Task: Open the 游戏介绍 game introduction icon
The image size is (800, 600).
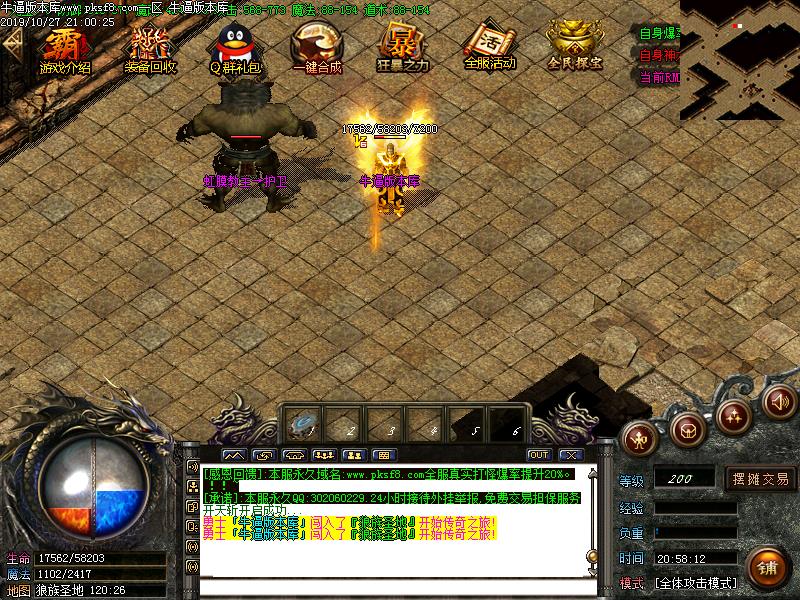Action: pos(65,48)
